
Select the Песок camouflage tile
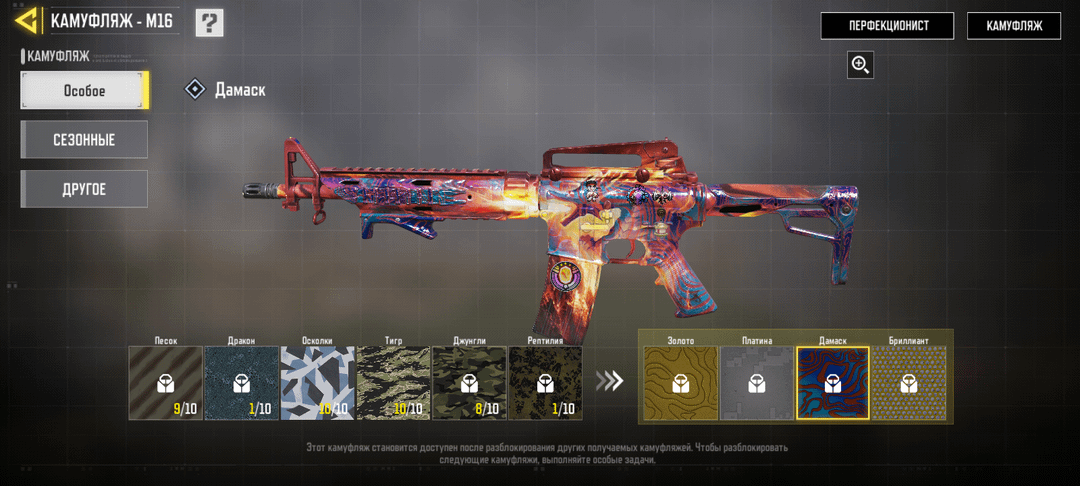pyautogui.click(x=165, y=383)
